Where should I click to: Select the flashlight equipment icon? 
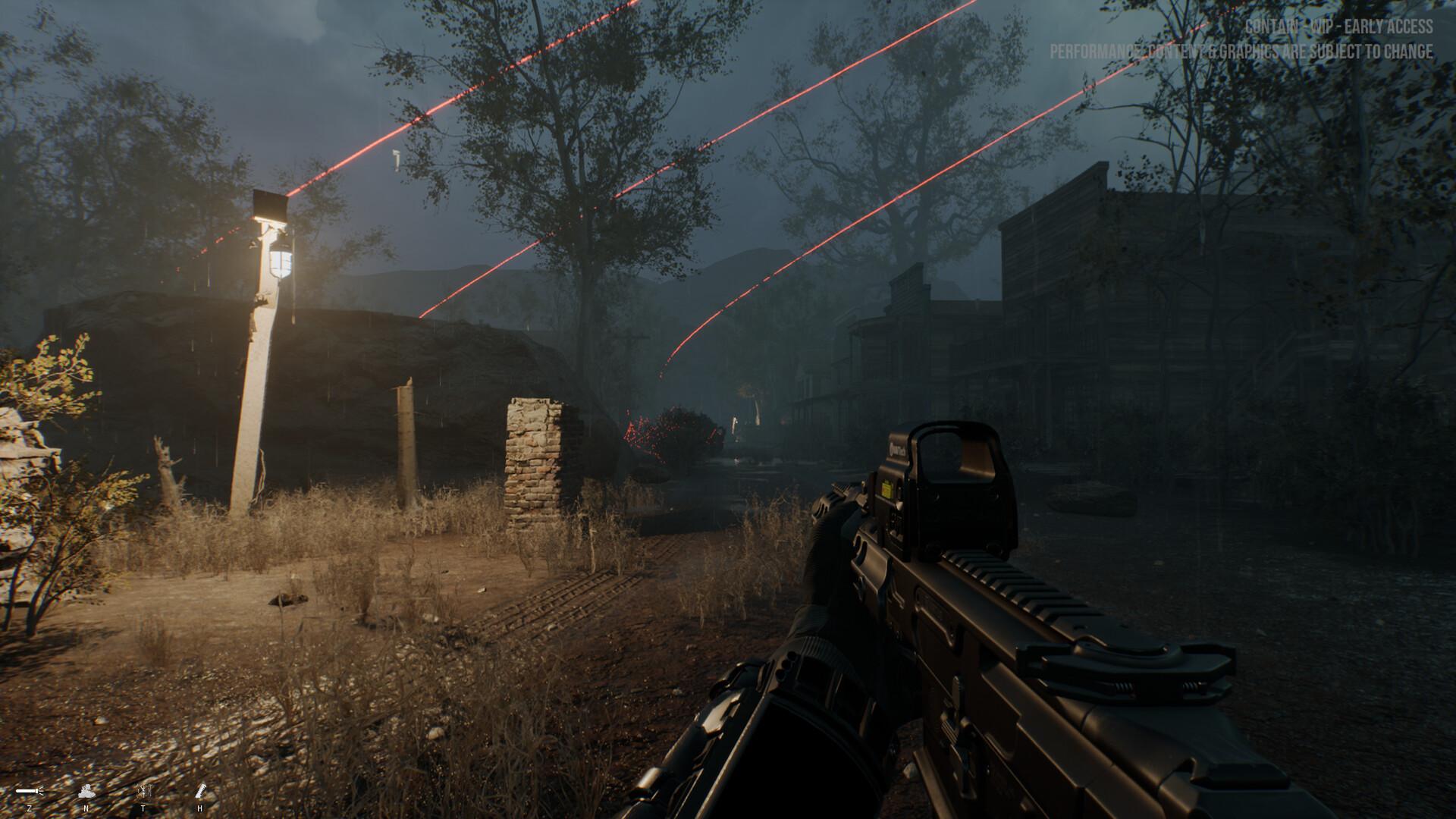pos(29,790)
